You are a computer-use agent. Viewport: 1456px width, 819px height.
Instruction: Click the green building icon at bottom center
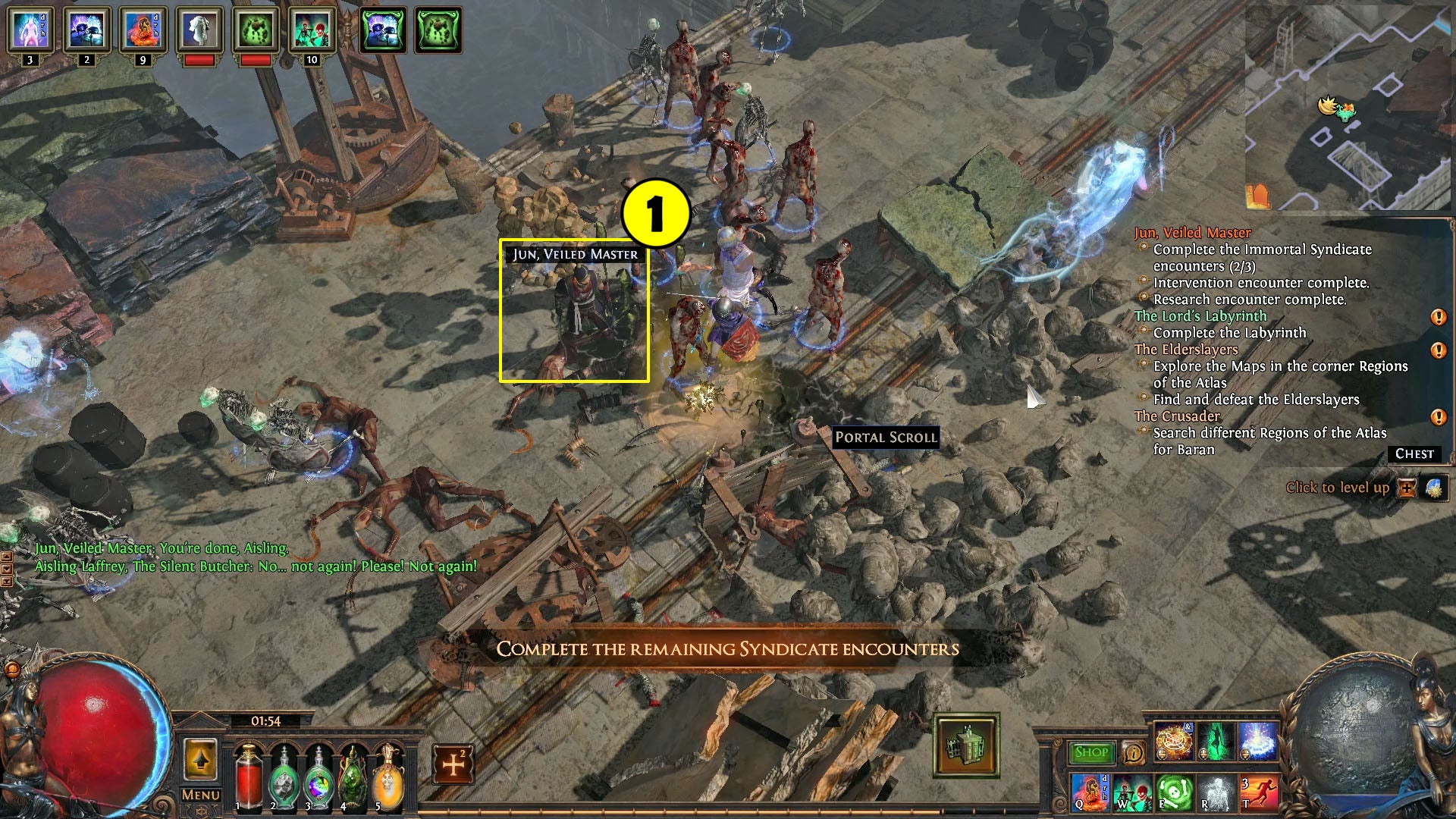tap(966, 747)
